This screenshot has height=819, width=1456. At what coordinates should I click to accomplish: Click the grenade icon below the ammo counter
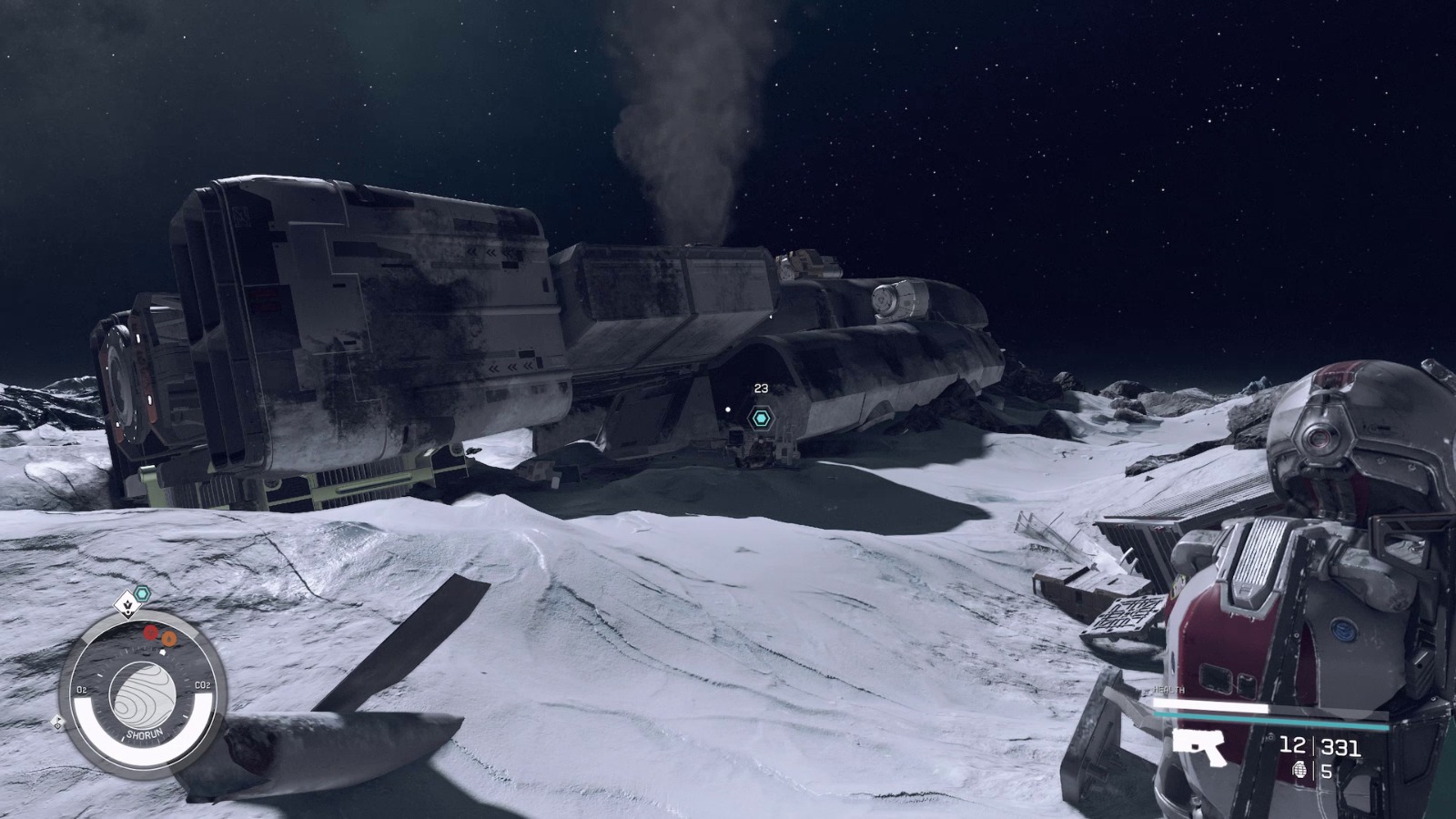1299,772
